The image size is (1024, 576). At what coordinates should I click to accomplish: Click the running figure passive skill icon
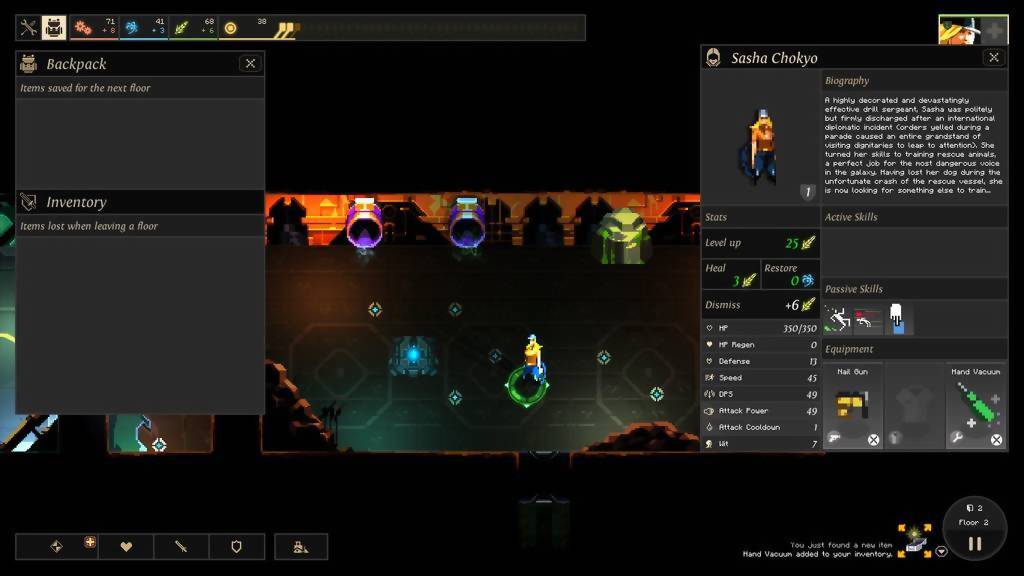(x=836, y=320)
